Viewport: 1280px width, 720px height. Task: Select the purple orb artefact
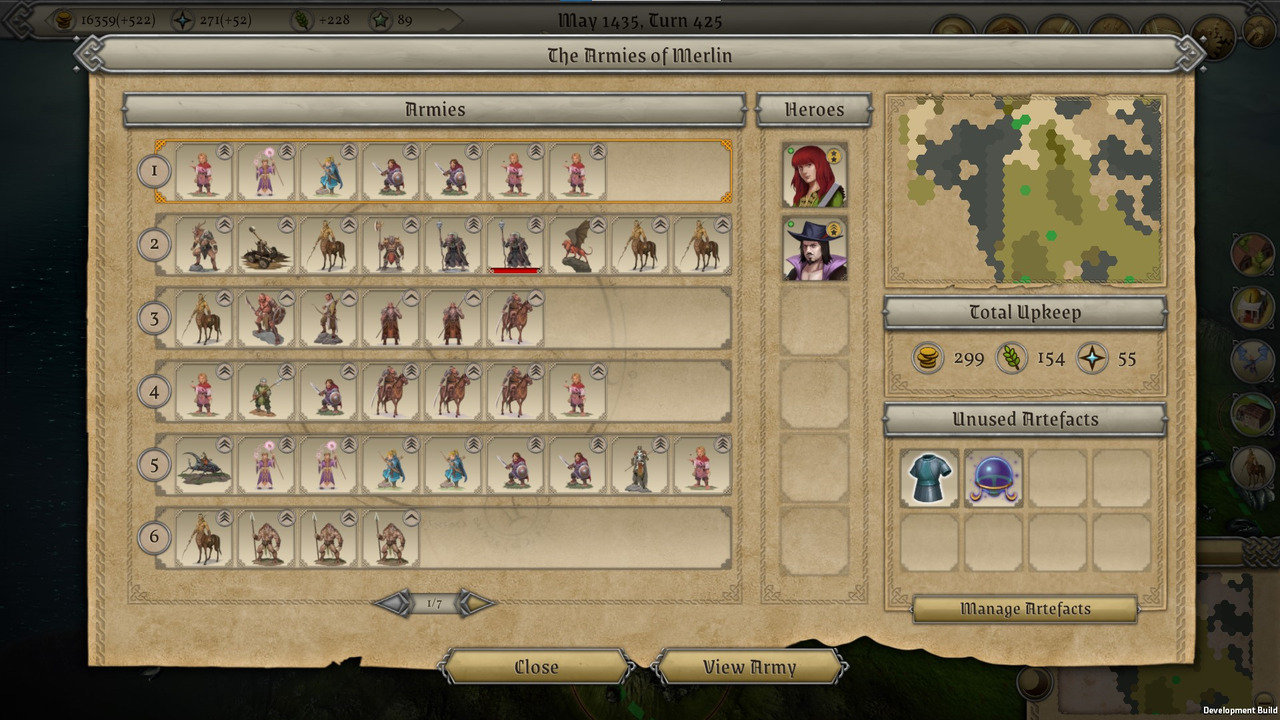click(x=994, y=478)
